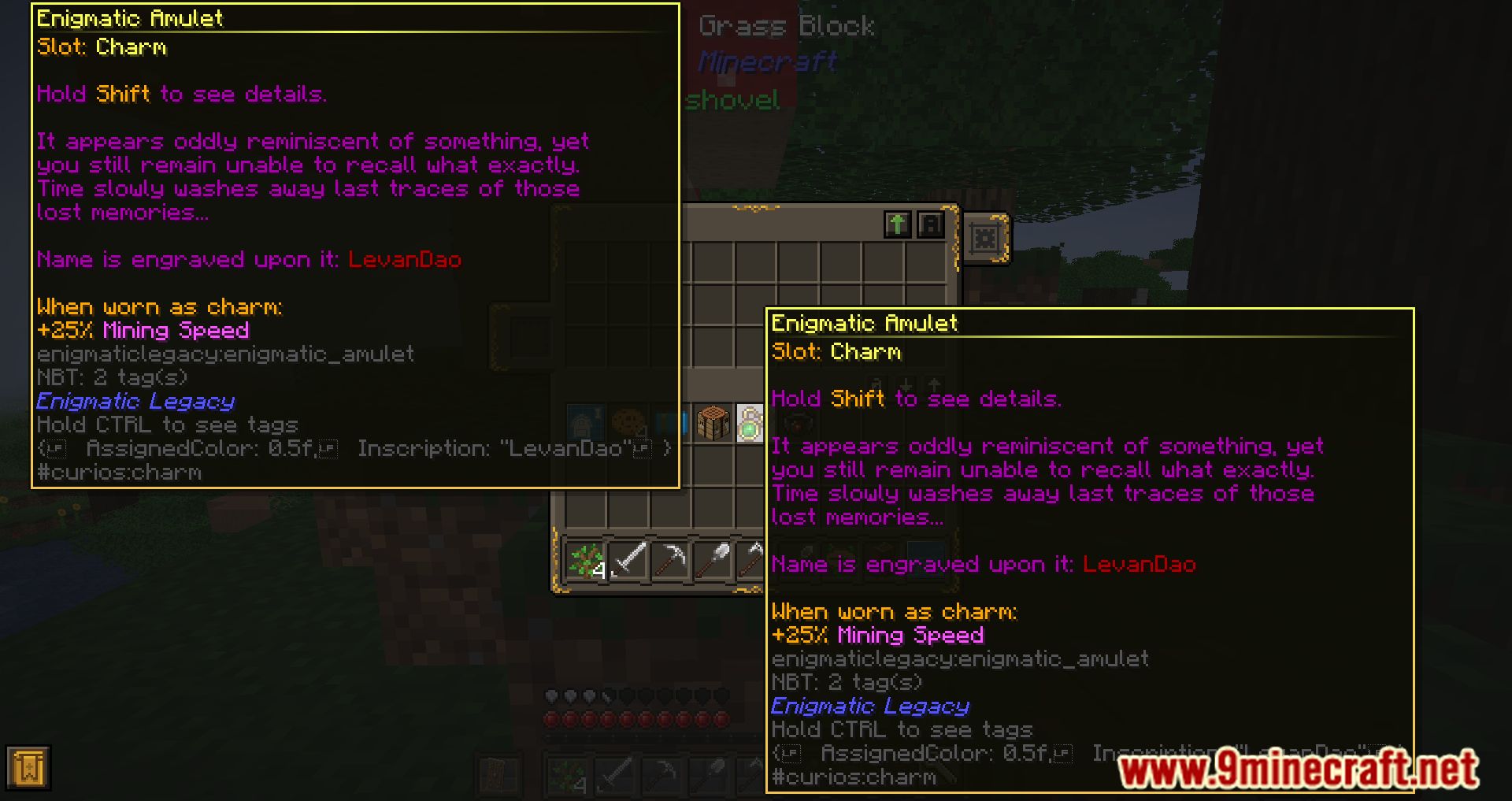
Task: Toggle the green arrow curios button
Action: click(898, 224)
